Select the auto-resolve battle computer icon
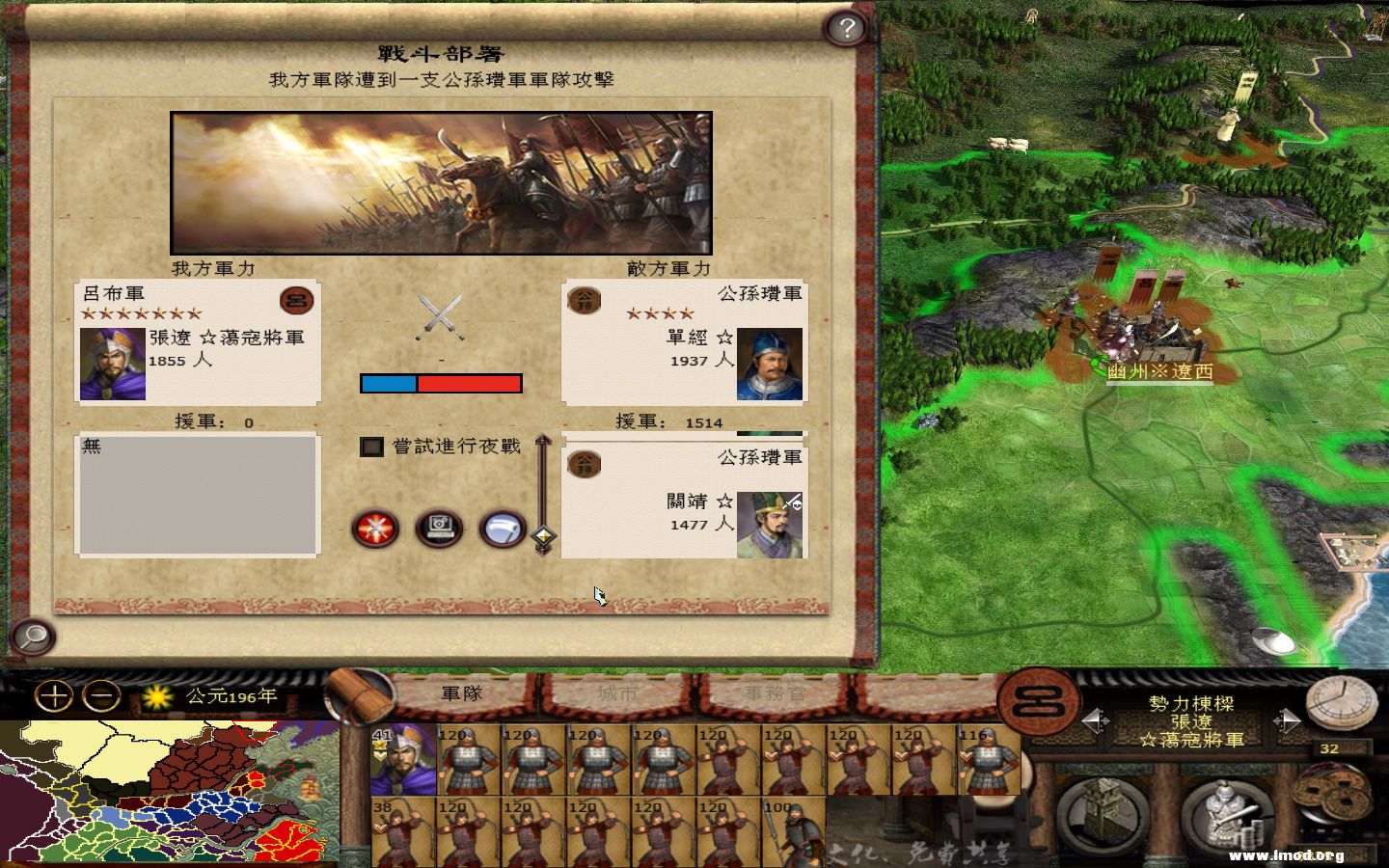The height and width of the screenshot is (868, 1389). coord(439,529)
